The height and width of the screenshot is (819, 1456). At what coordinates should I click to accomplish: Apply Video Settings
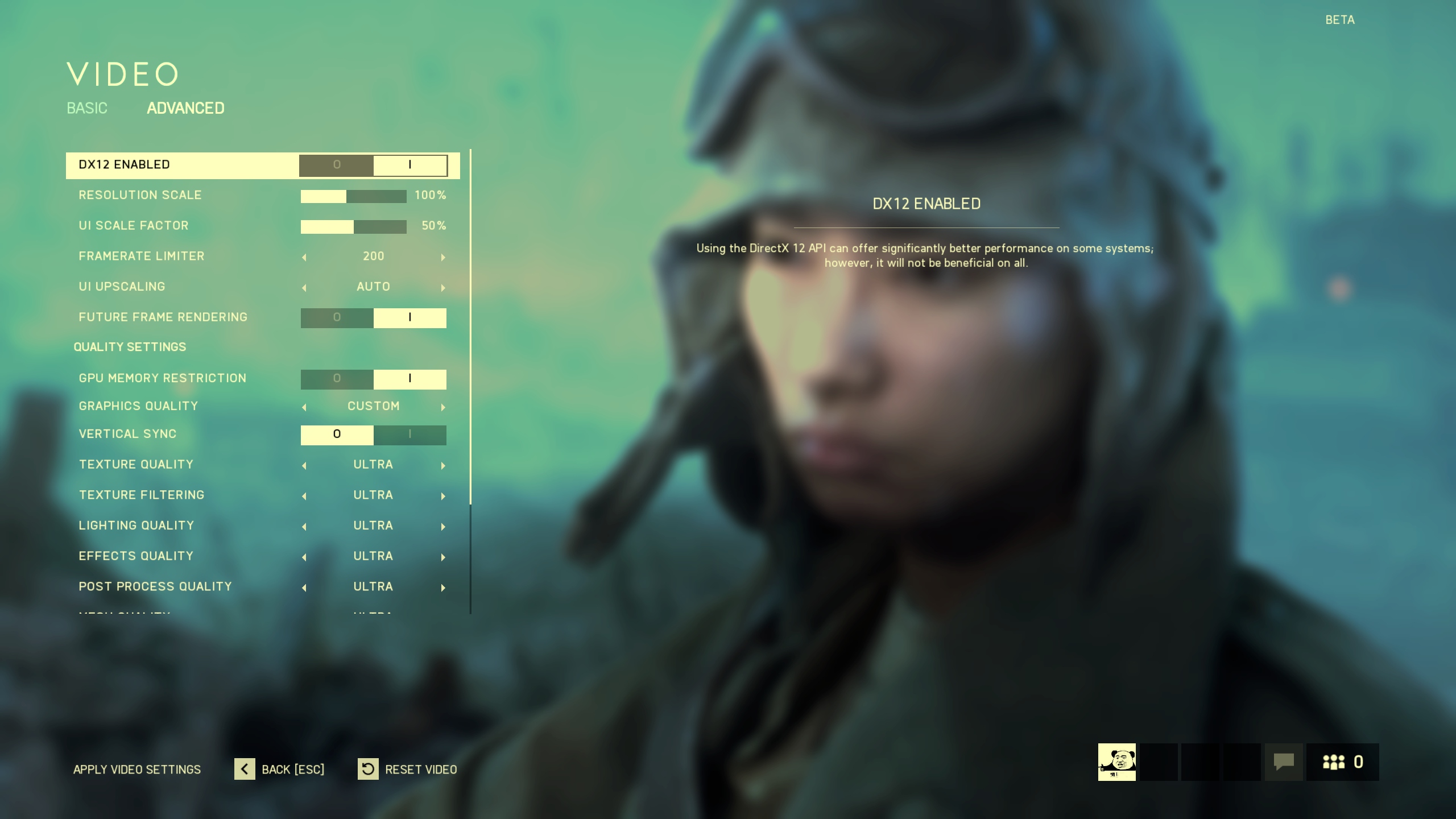click(137, 770)
